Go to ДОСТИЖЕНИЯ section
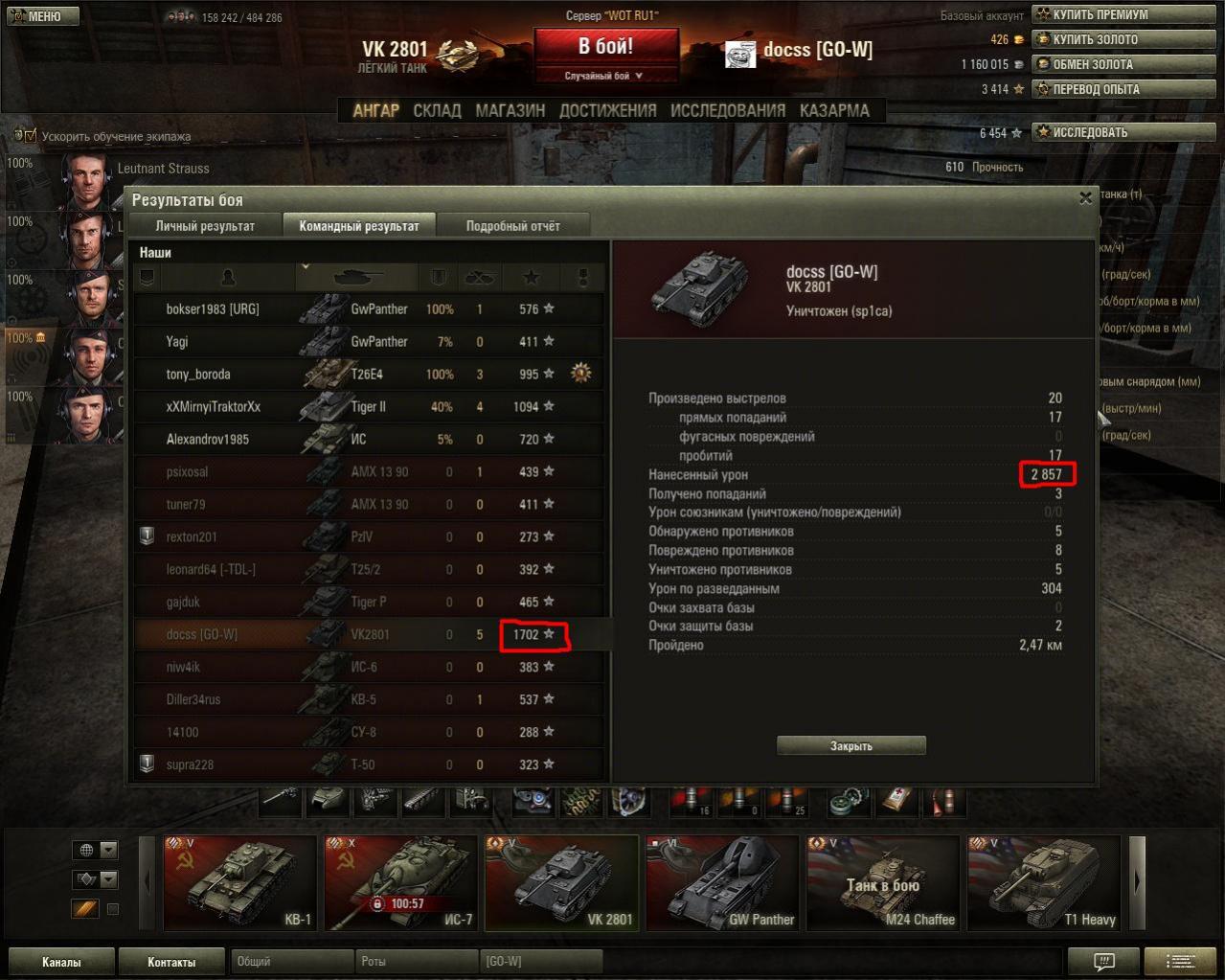Screen dimensions: 1225x980 pos(607,110)
